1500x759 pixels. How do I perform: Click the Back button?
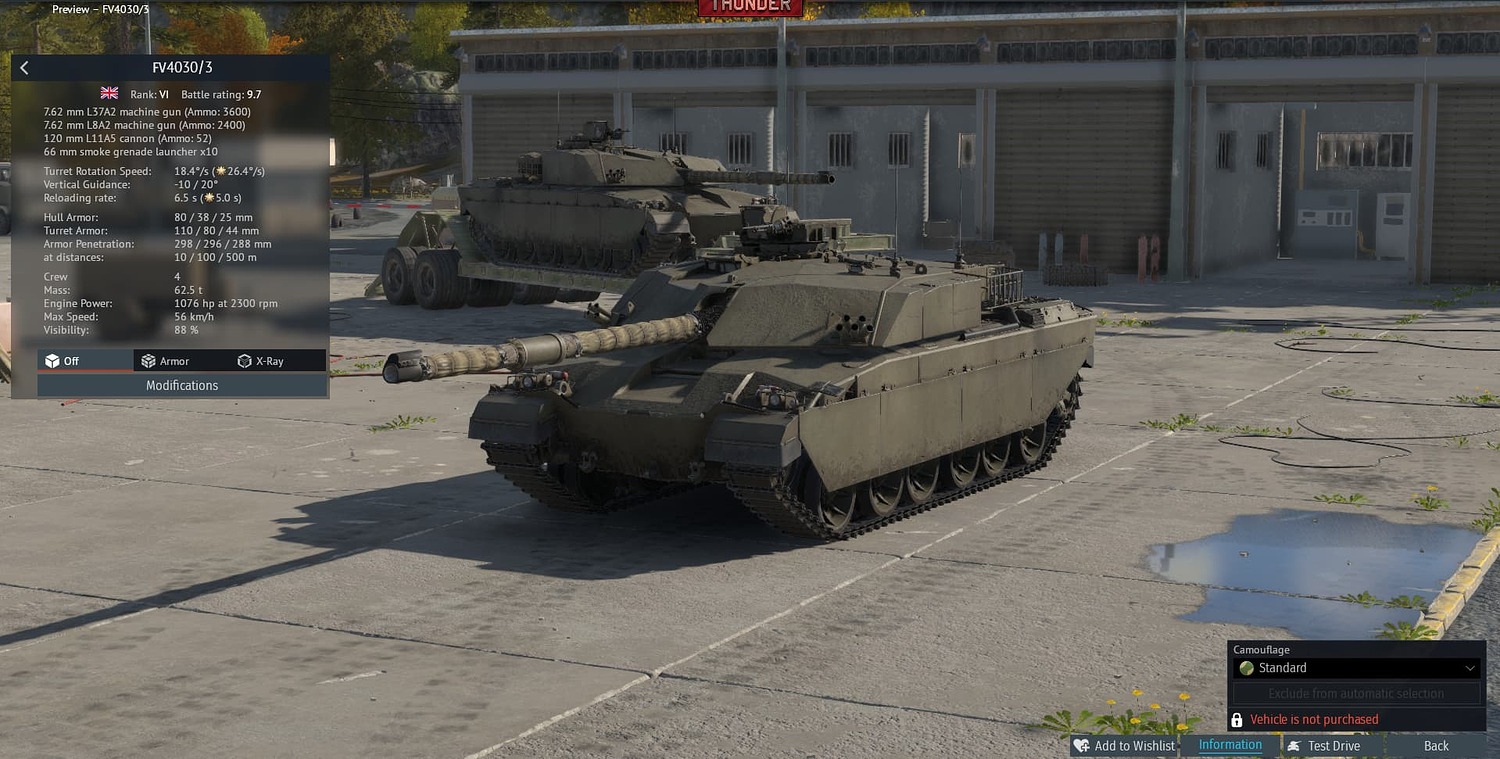tap(1435, 745)
